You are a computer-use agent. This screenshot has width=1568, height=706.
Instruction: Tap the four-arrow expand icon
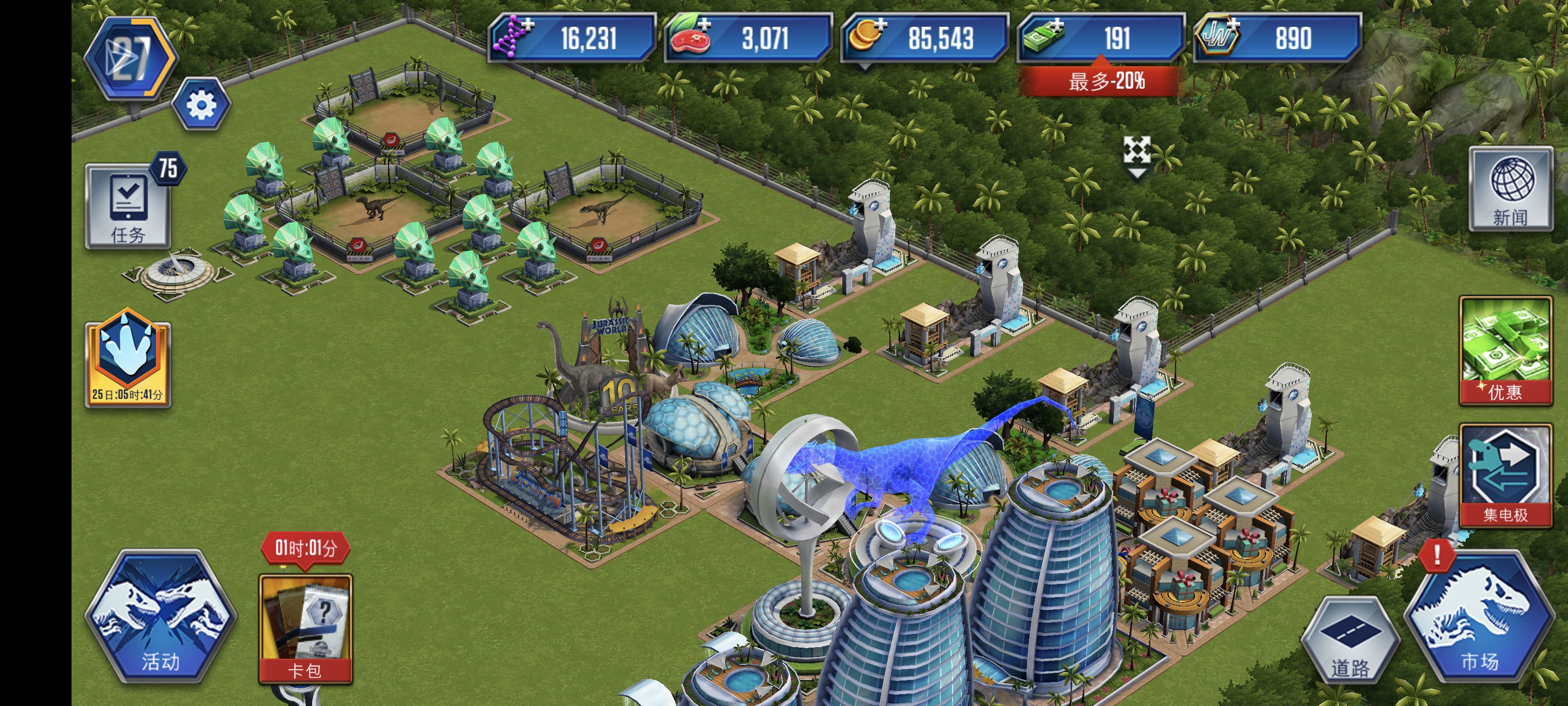[x=1136, y=151]
